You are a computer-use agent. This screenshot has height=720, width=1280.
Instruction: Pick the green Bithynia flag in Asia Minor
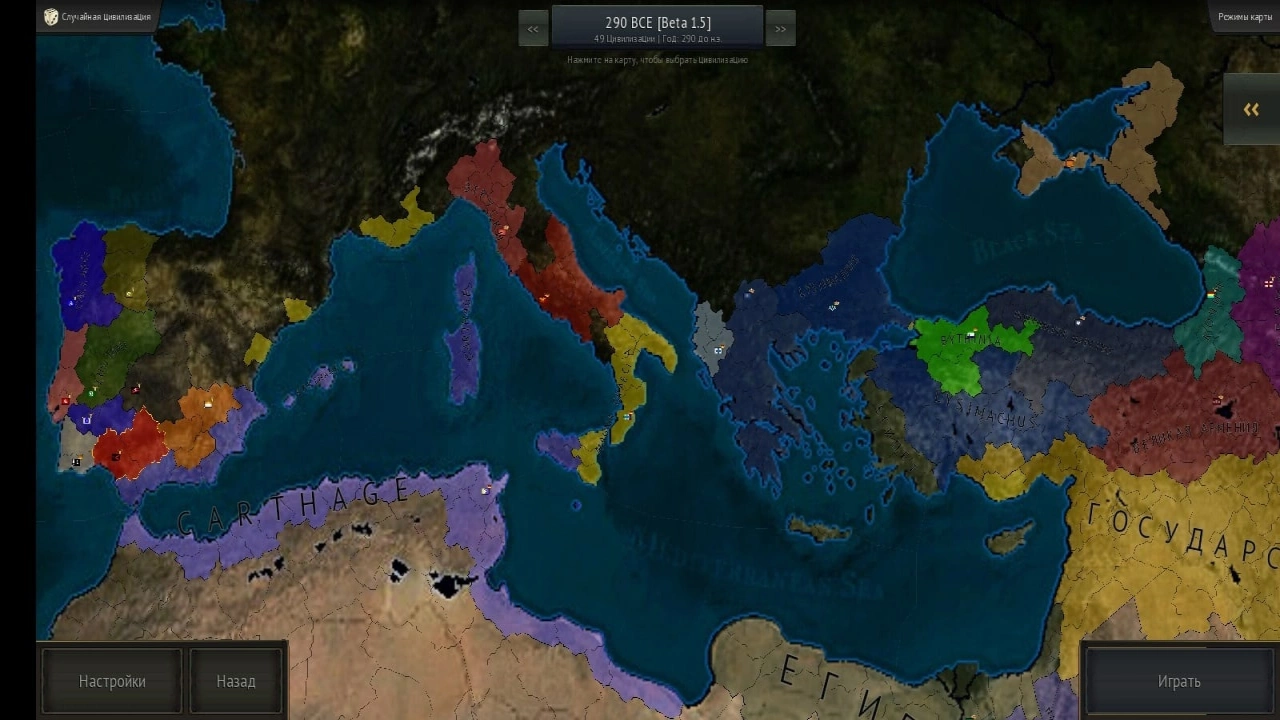972,332
